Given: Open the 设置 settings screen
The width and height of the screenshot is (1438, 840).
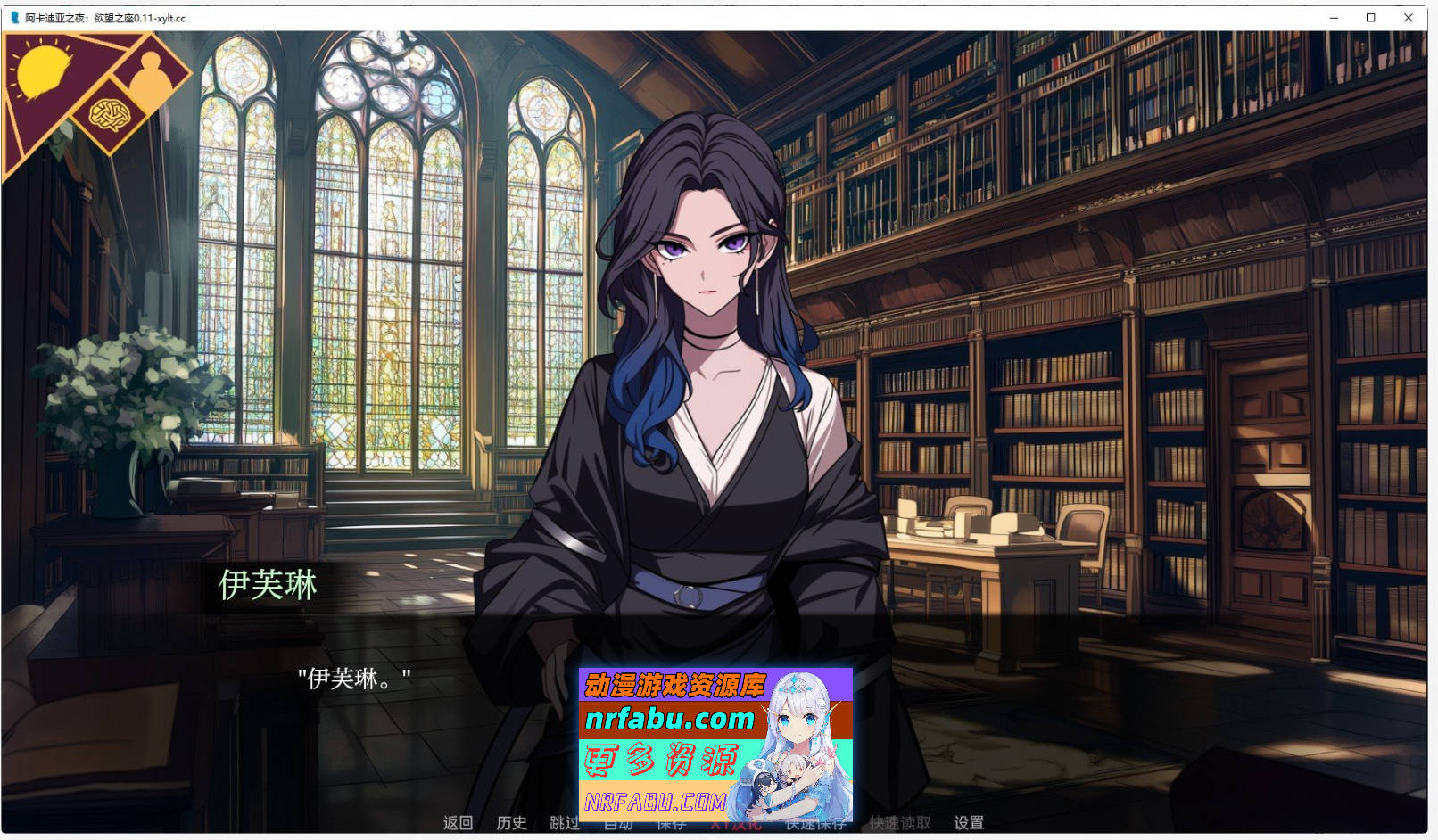Looking at the screenshot, I should pos(970,823).
